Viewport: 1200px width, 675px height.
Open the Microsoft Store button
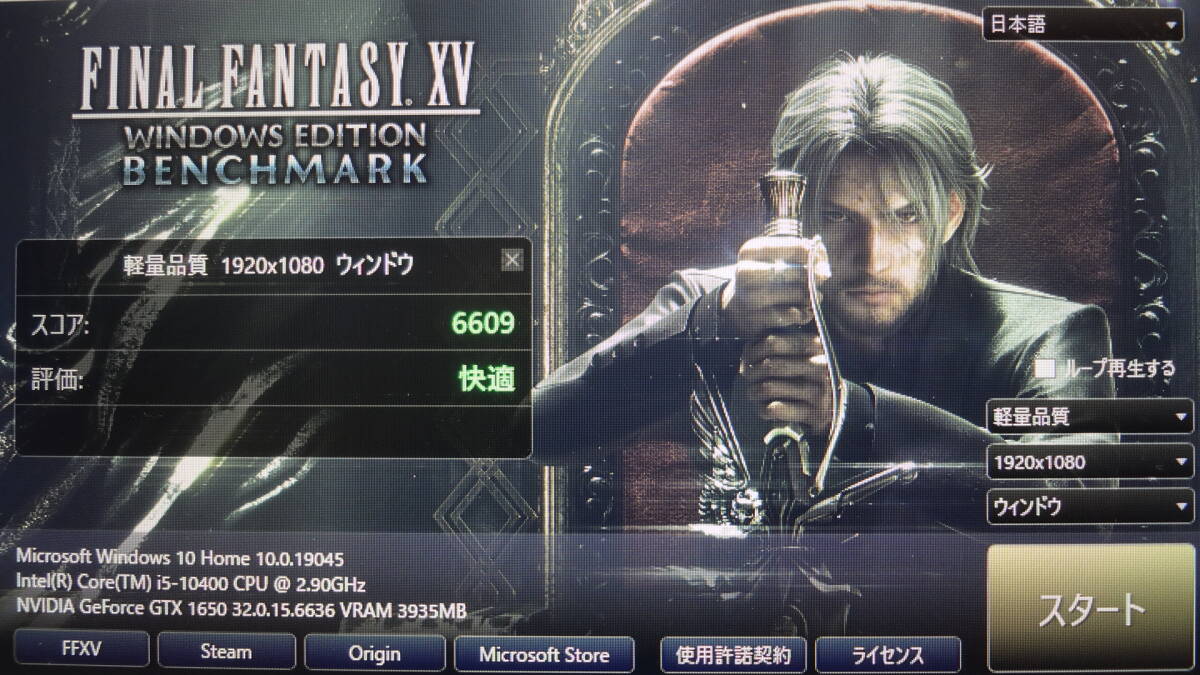pos(544,655)
